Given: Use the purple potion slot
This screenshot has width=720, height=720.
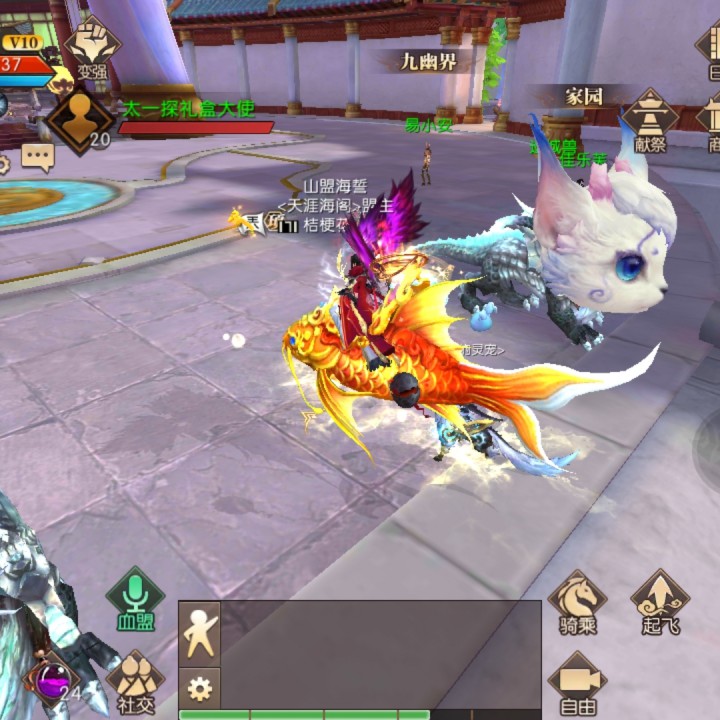Looking at the screenshot, I should click(x=52, y=680).
